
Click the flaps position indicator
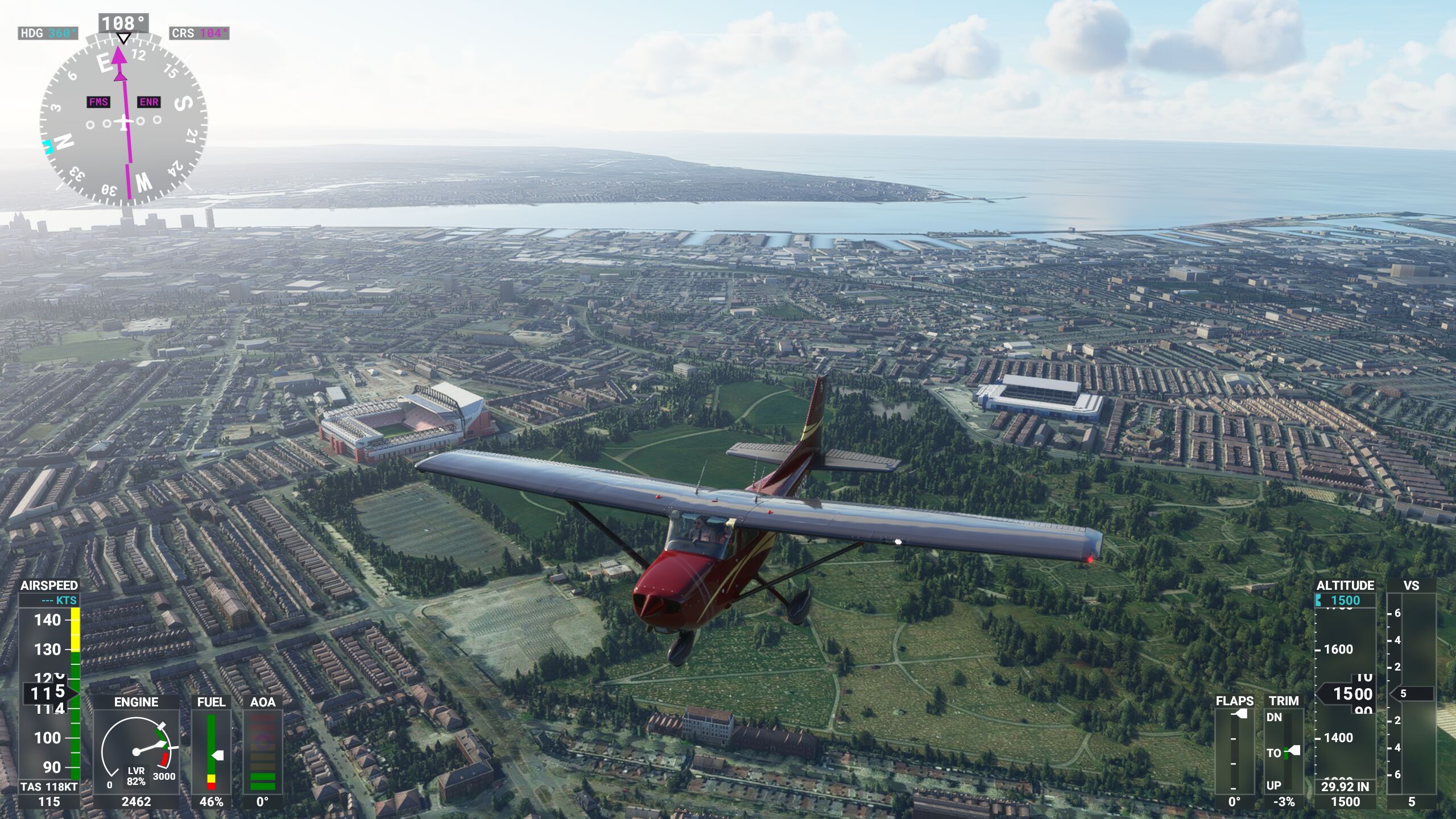pos(1234,751)
